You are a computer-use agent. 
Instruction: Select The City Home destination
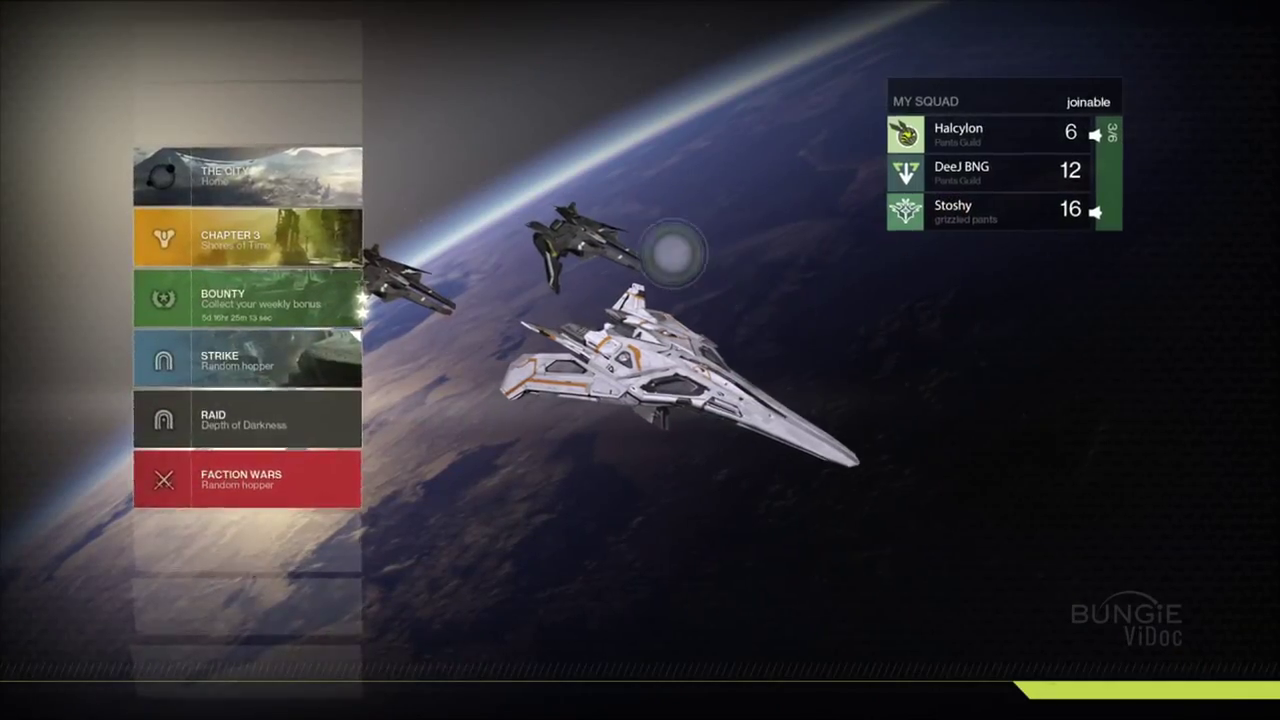coord(247,177)
